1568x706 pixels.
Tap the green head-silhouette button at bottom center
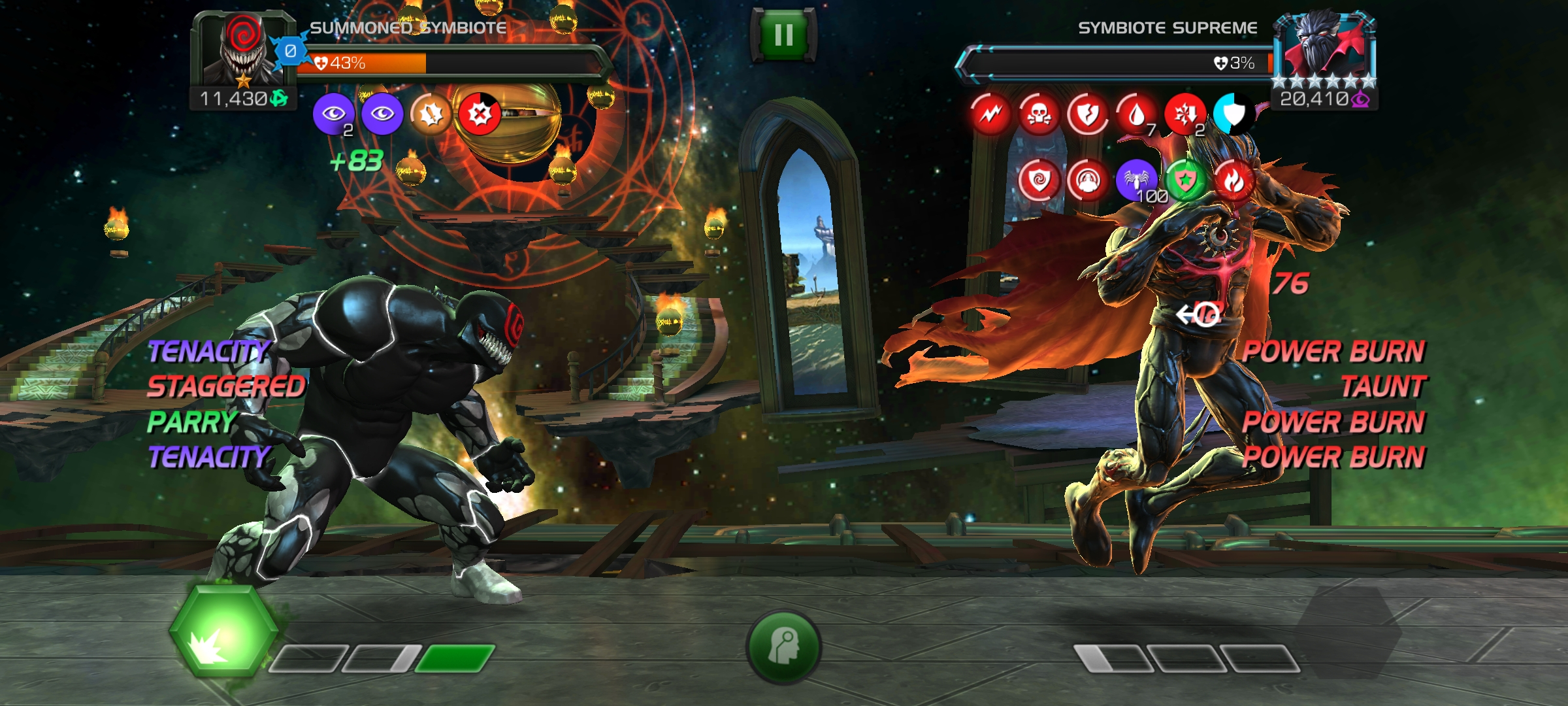(x=783, y=647)
